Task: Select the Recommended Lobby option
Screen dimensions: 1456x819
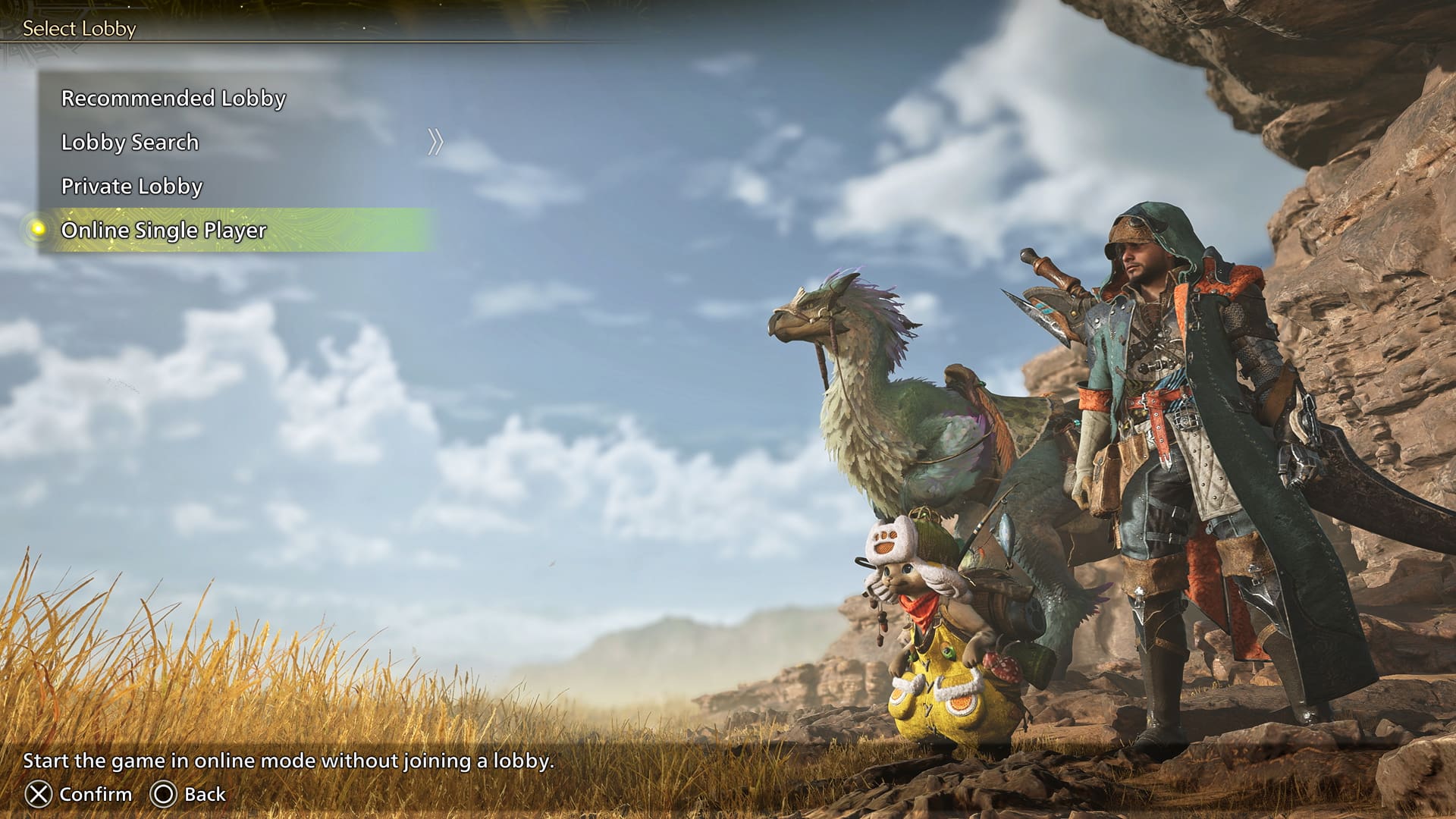Action: (173, 99)
